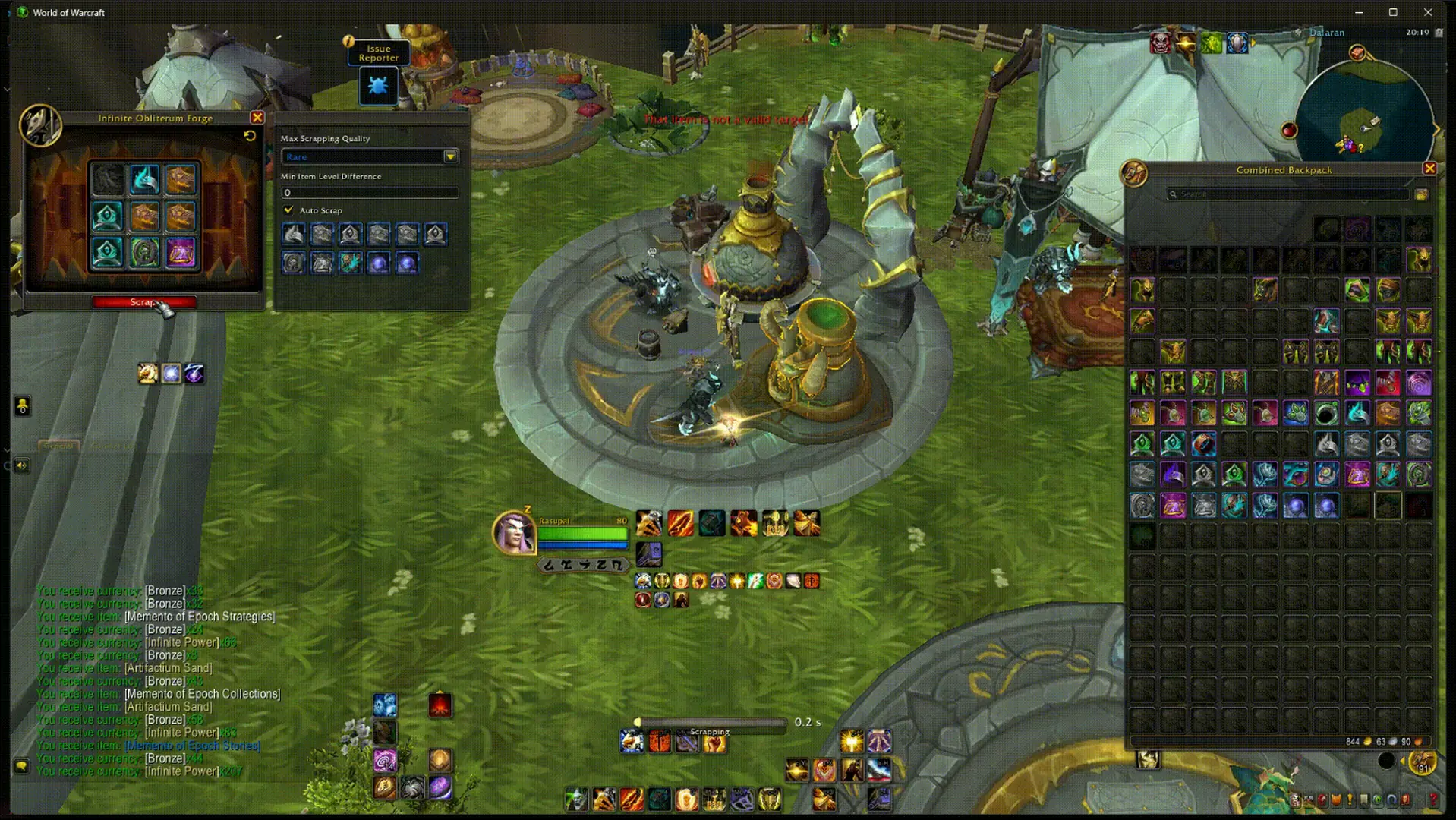Select the Rasupal player portrait
This screenshot has width=1456, height=820.
pos(514,532)
